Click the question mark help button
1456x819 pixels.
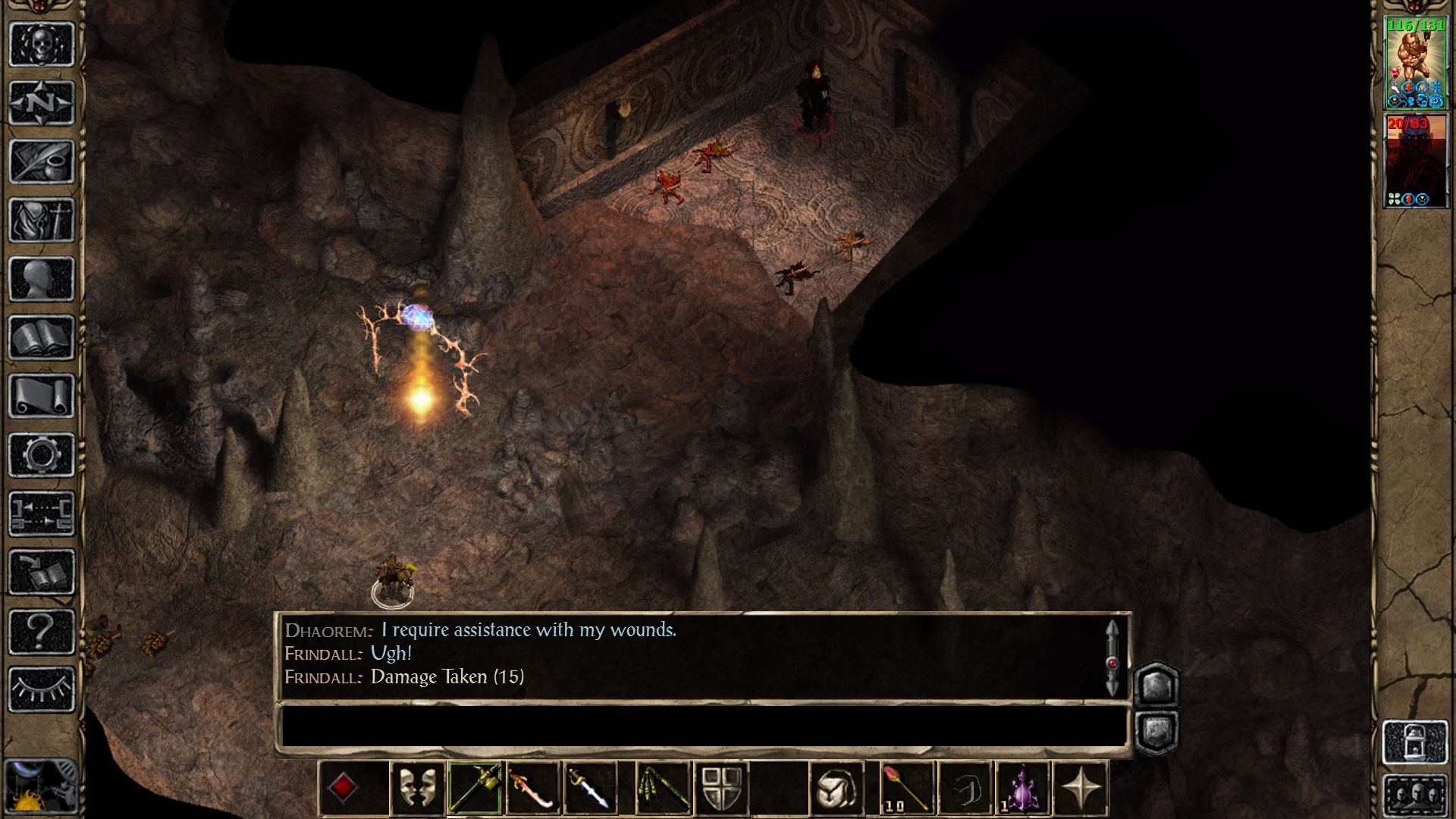42,631
